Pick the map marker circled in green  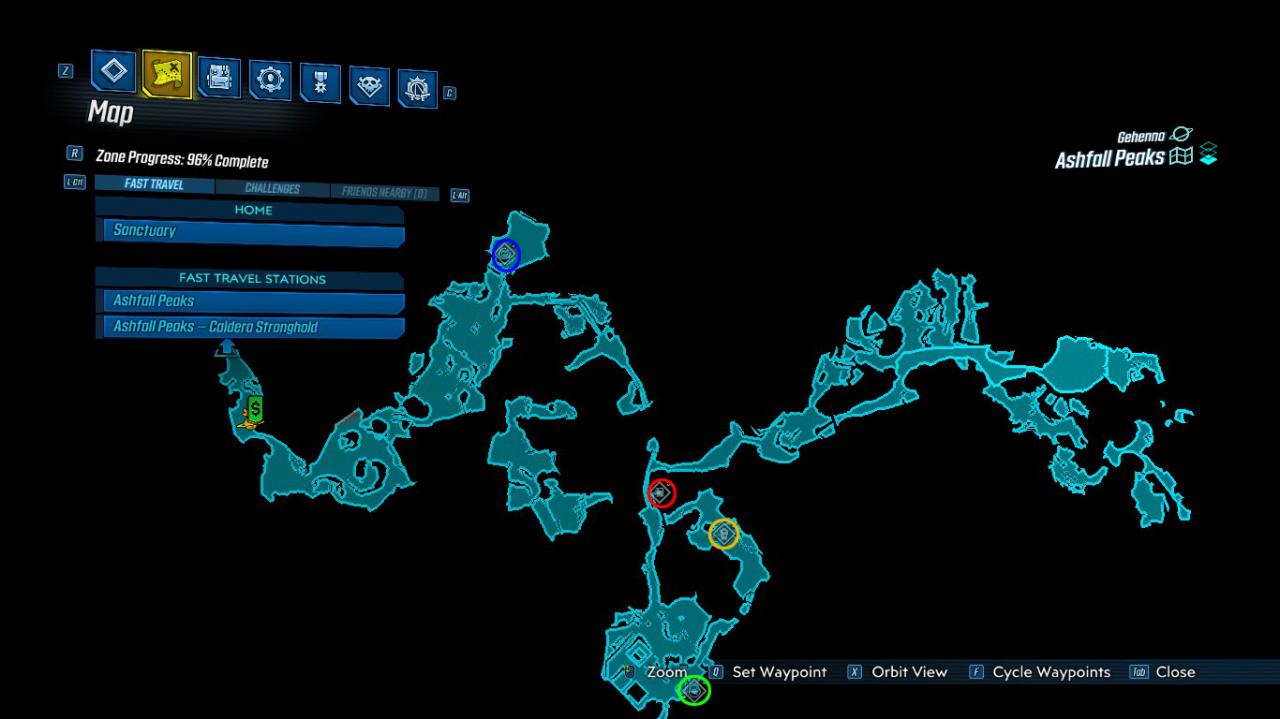[694, 690]
